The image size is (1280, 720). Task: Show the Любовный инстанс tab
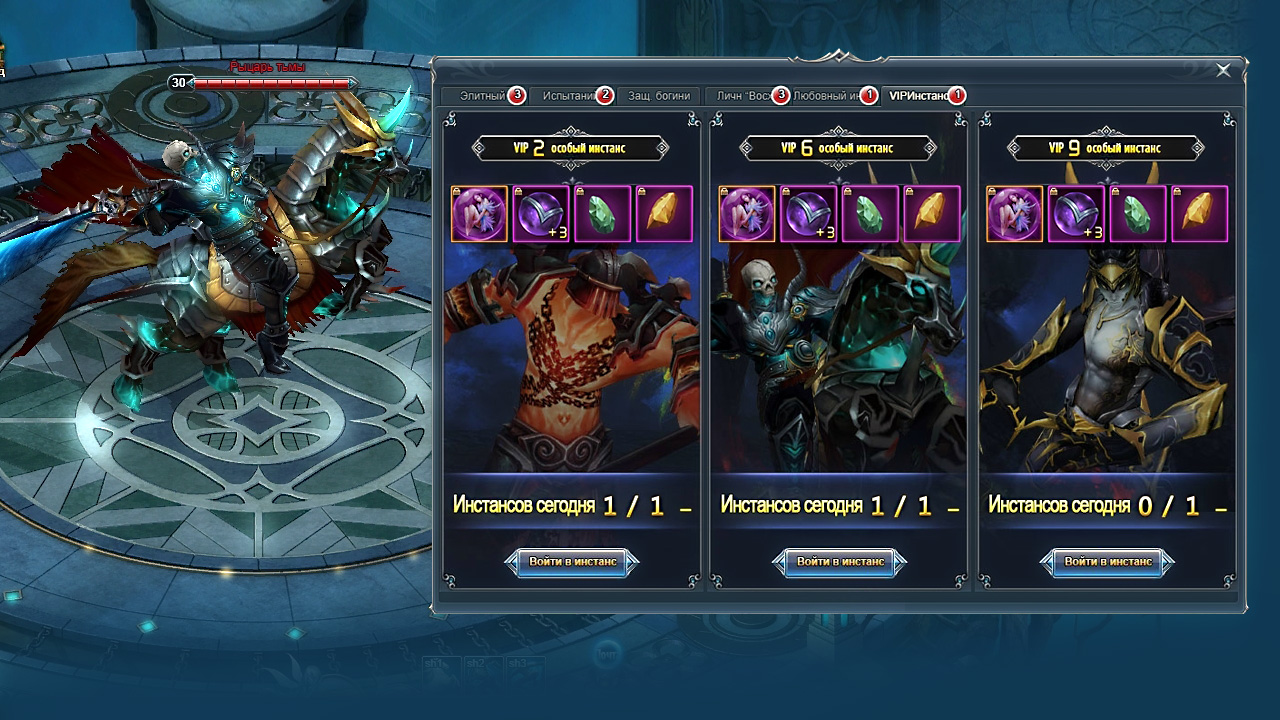(x=828, y=96)
